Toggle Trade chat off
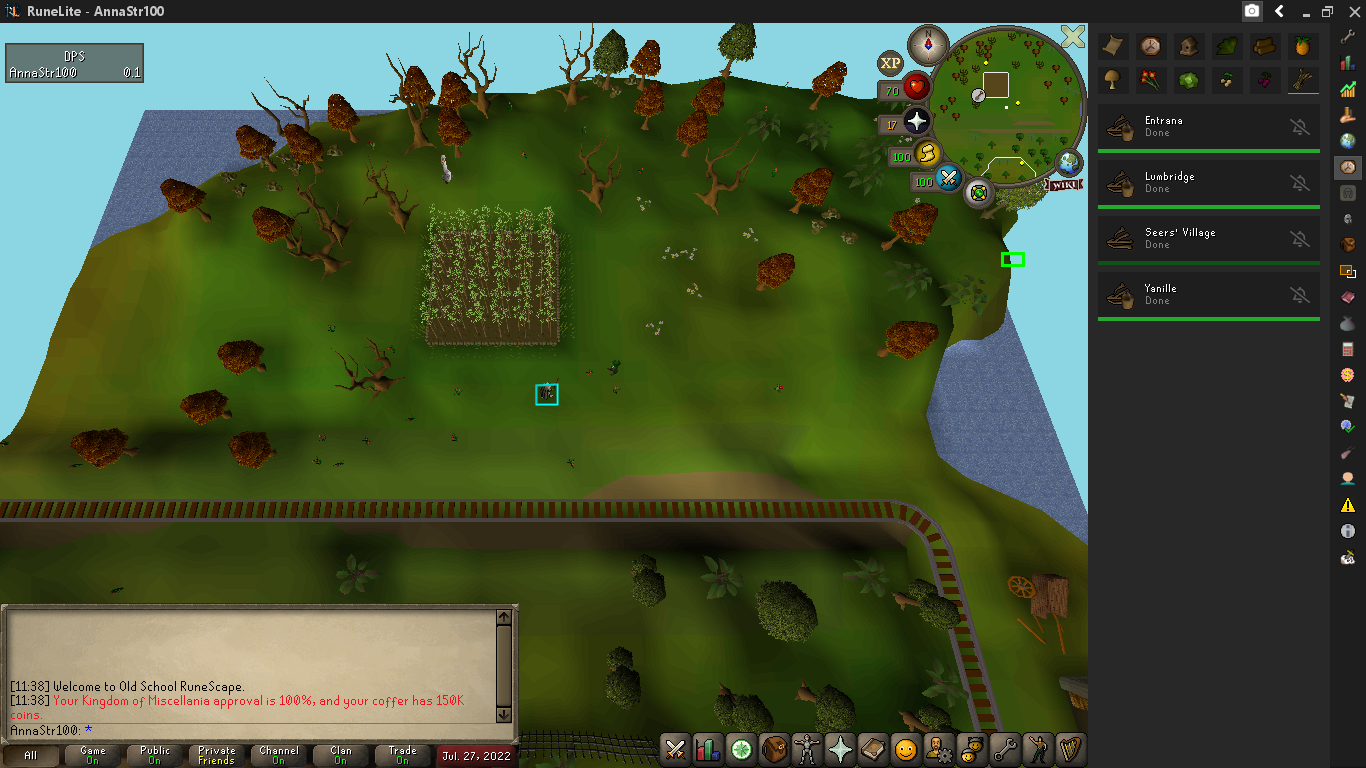The height and width of the screenshot is (768, 1366). point(403,756)
